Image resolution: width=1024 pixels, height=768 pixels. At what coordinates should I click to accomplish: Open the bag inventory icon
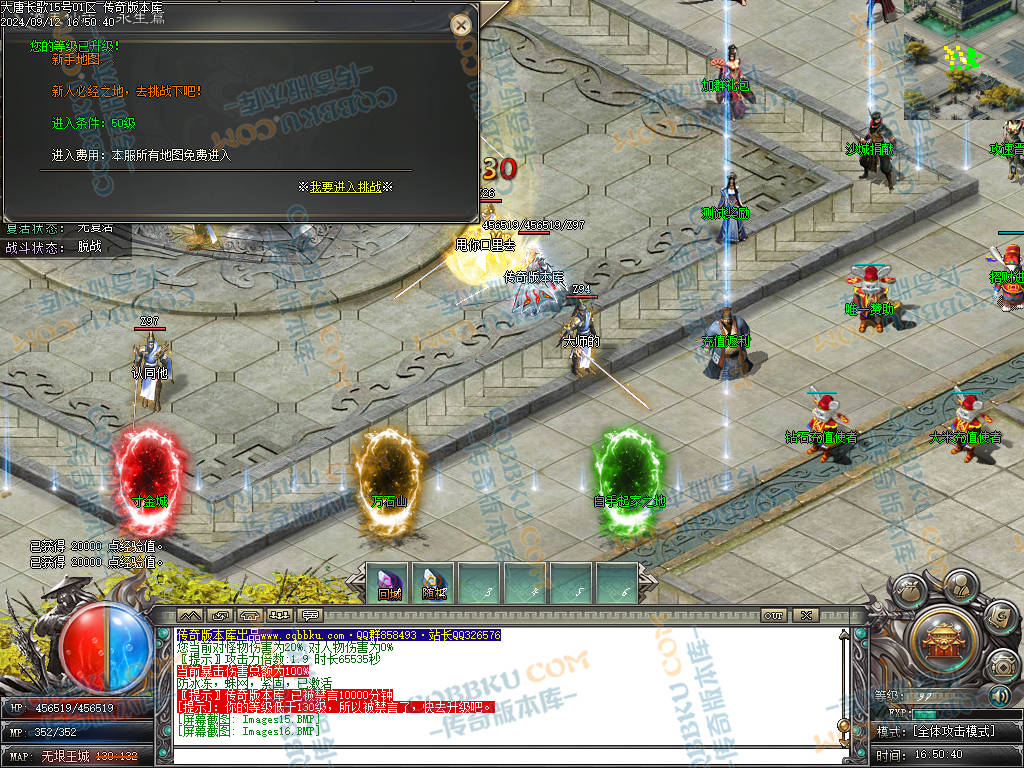tap(911, 591)
